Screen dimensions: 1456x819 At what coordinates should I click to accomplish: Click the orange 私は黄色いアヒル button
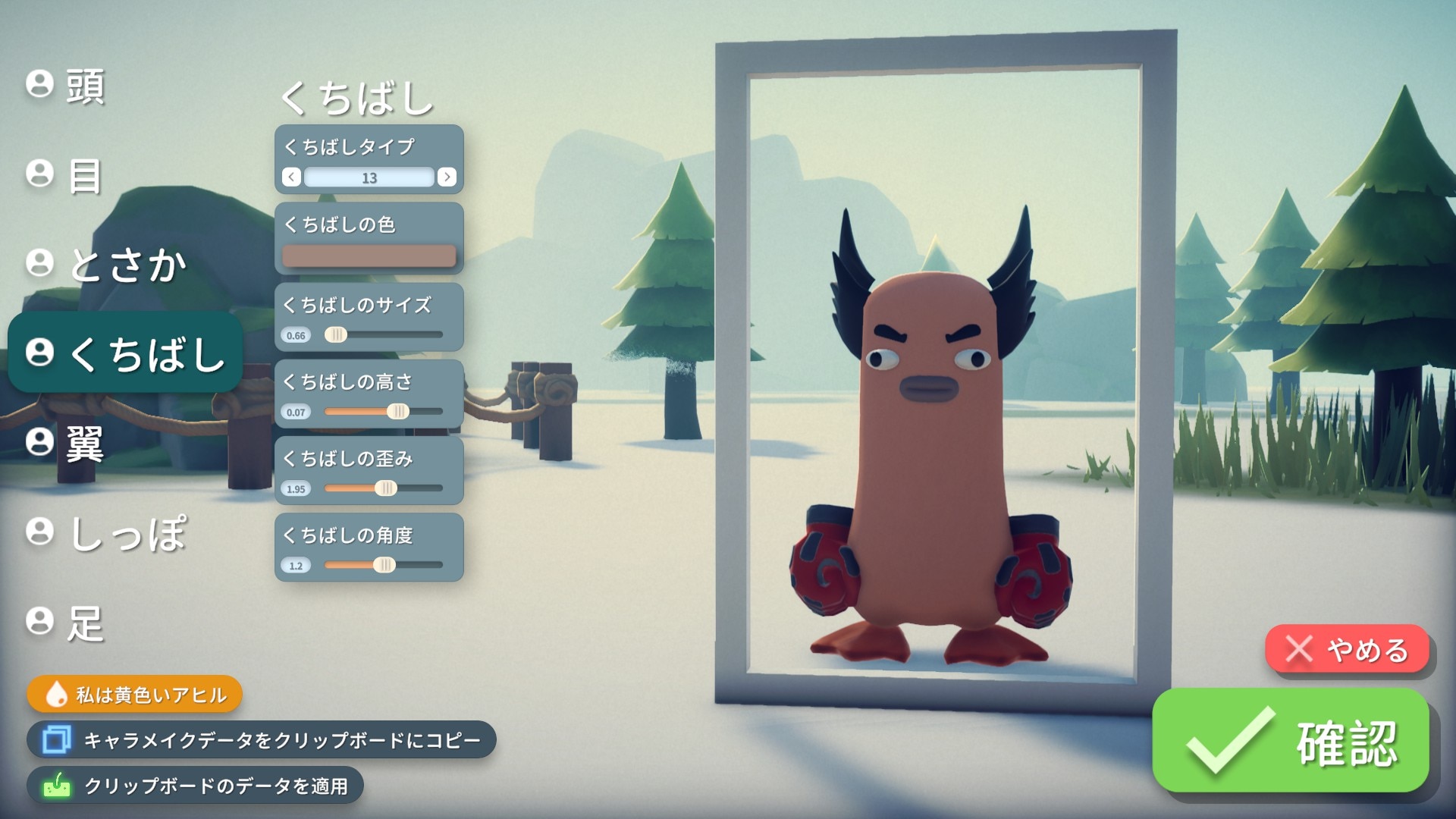[135, 695]
